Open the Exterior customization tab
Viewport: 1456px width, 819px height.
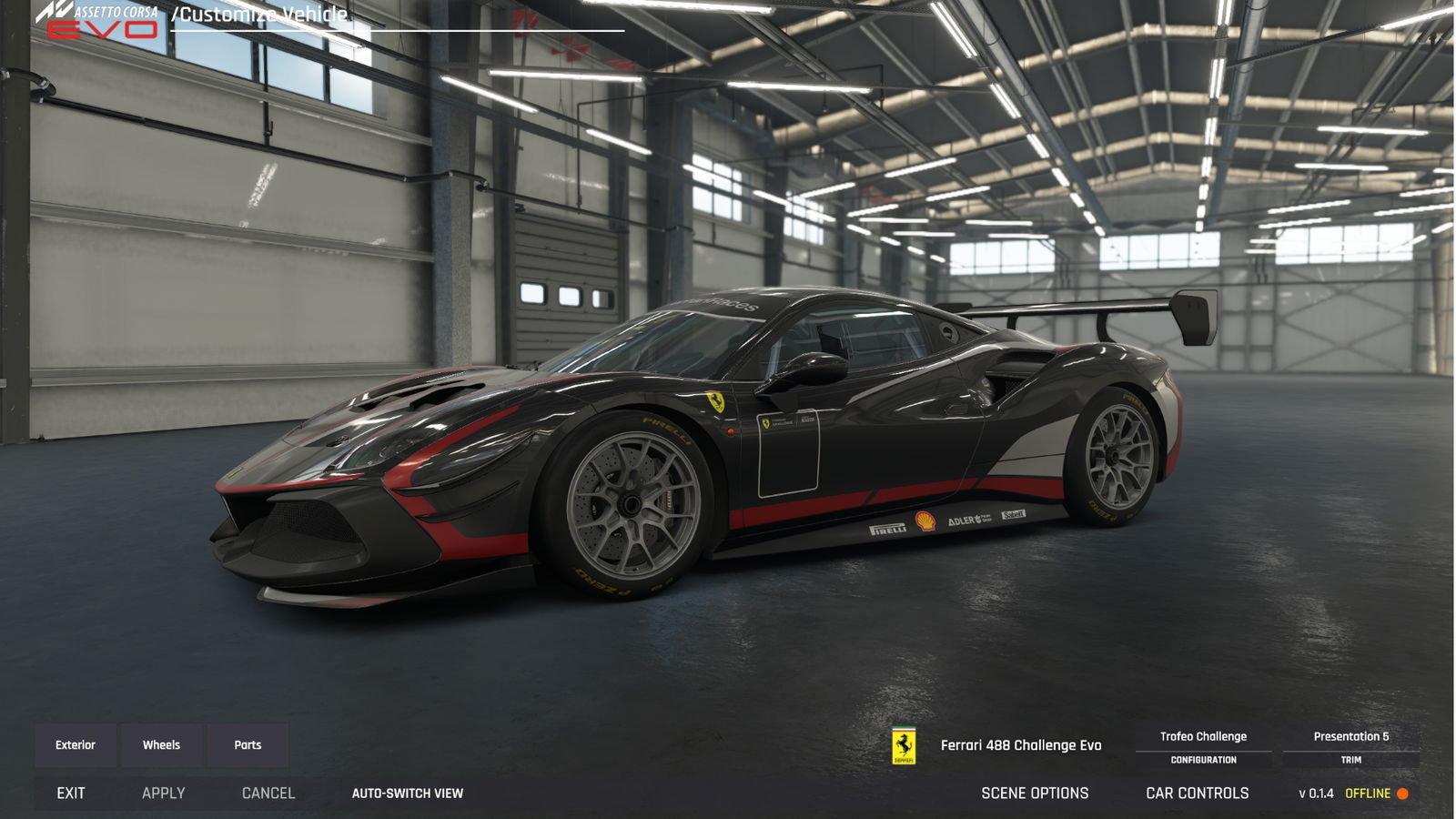click(76, 745)
